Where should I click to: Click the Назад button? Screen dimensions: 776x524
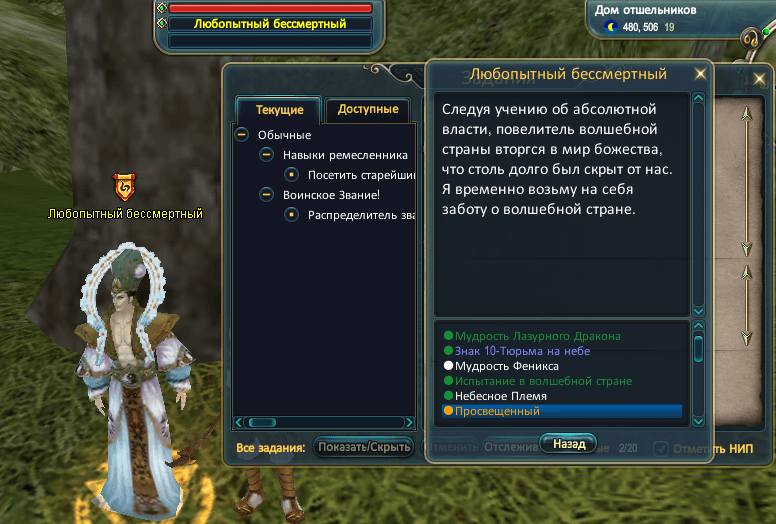568,443
